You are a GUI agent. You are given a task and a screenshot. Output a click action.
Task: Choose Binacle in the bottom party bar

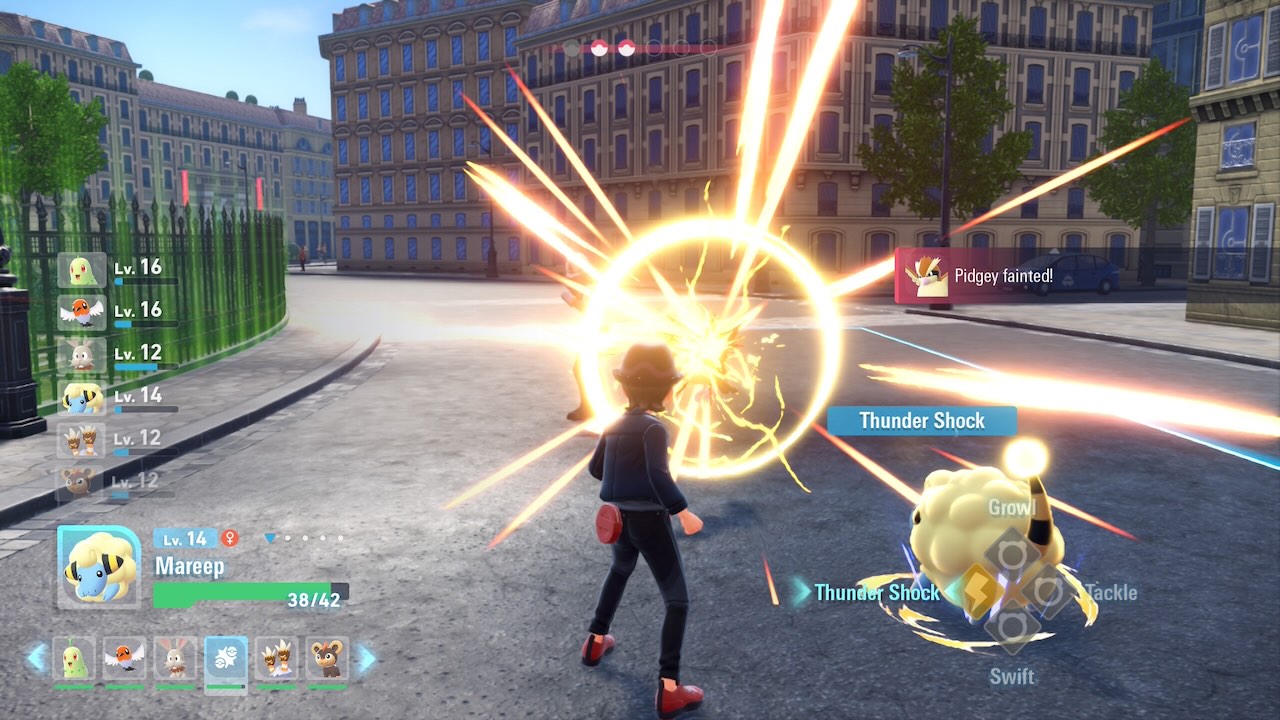277,658
